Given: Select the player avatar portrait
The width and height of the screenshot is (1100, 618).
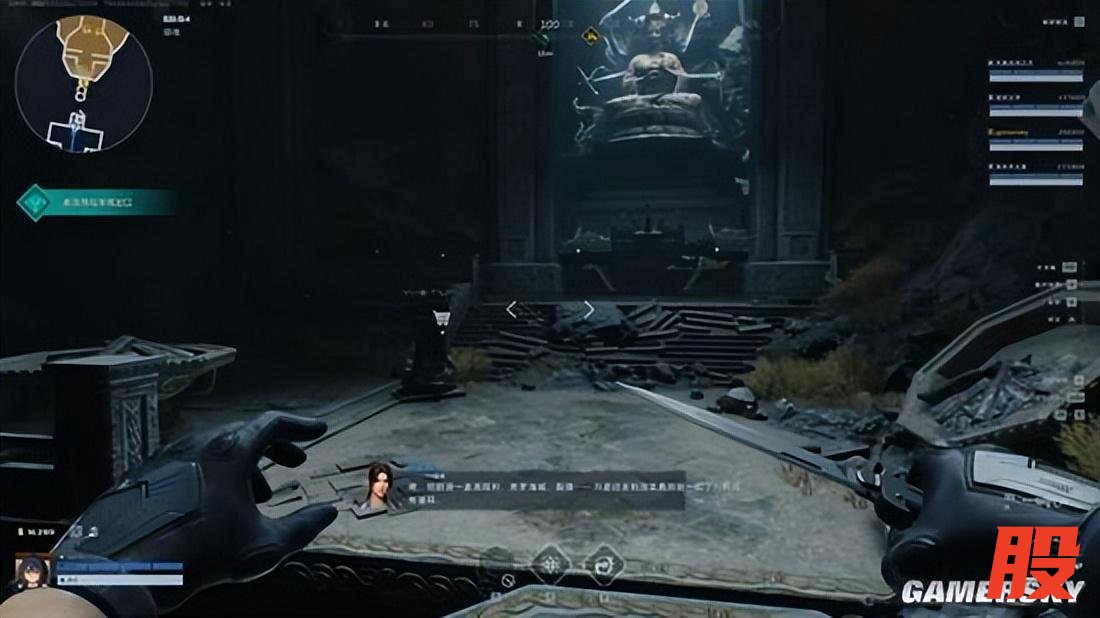Looking at the screenshot, I should [32, 571].
